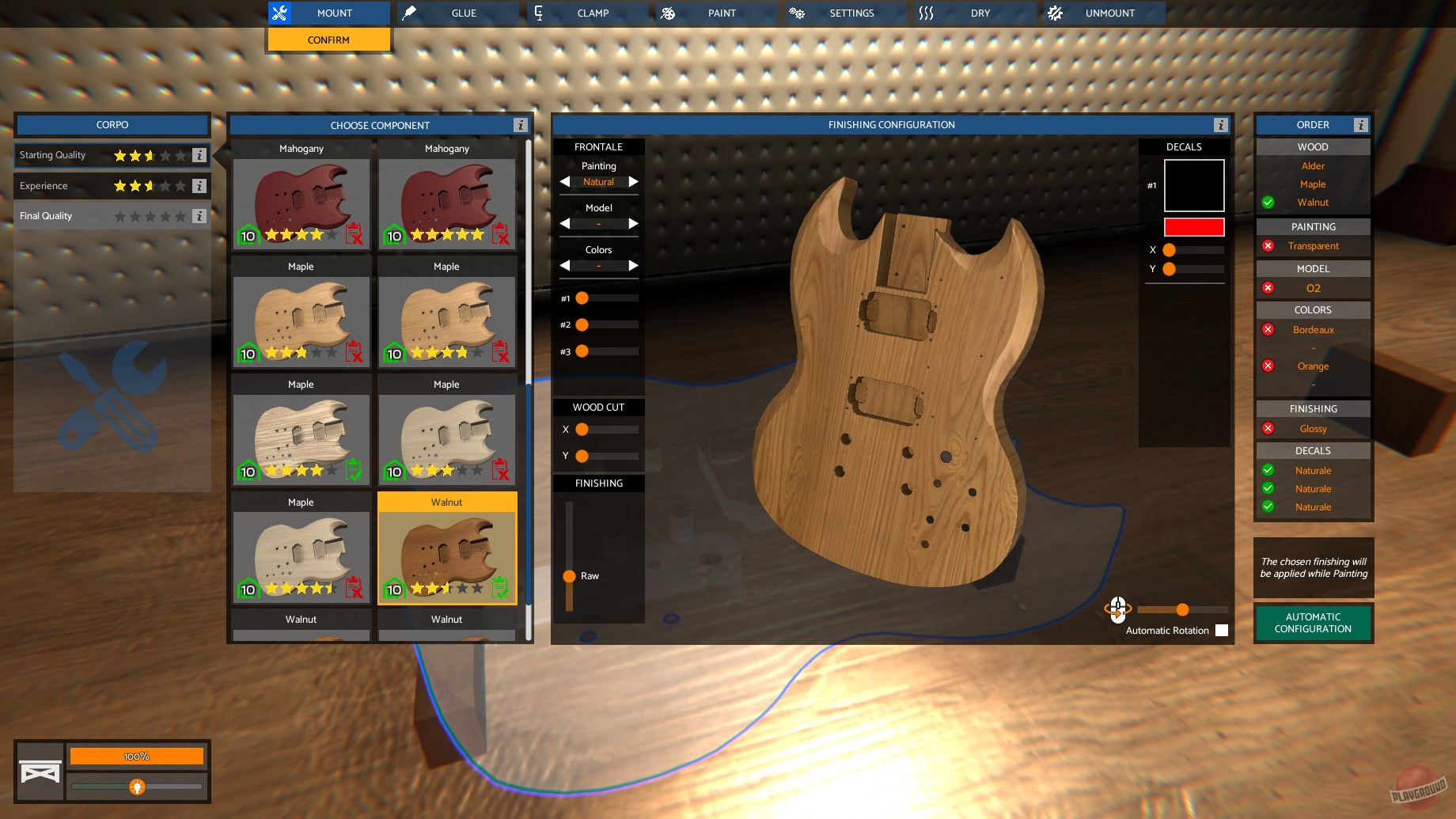Click the info icon next to Starting Quality
The height and width of the screenshot is (819, 1456).
click(x=199, y=155)
